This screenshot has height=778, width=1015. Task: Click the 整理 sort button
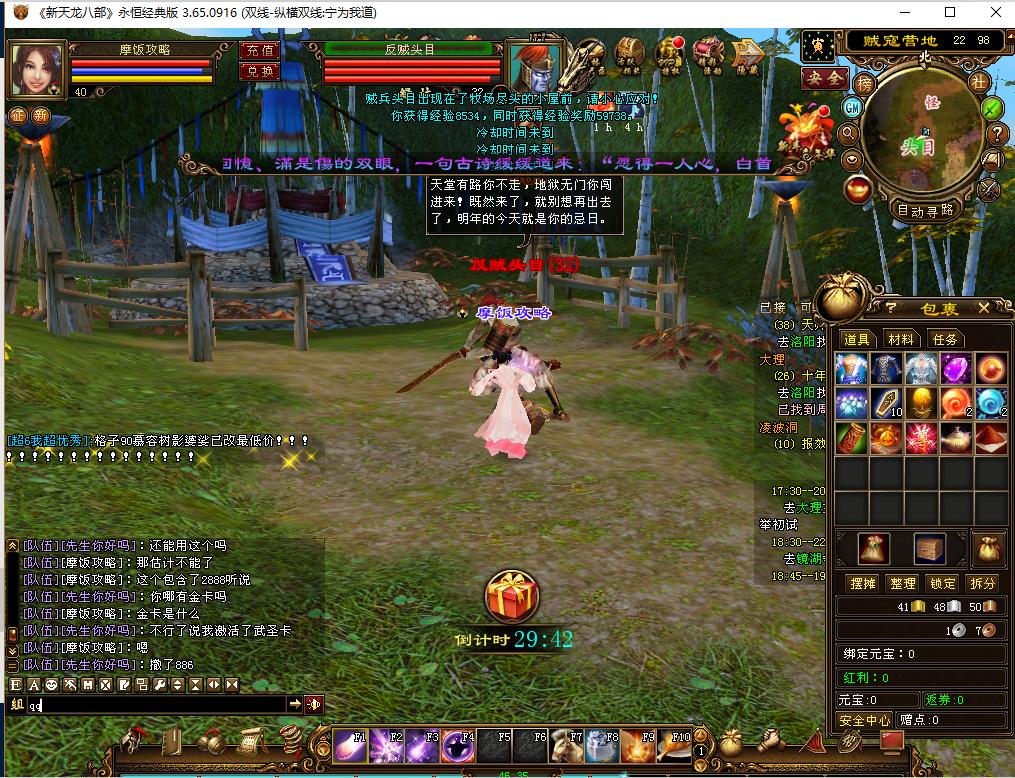(903, 583)
